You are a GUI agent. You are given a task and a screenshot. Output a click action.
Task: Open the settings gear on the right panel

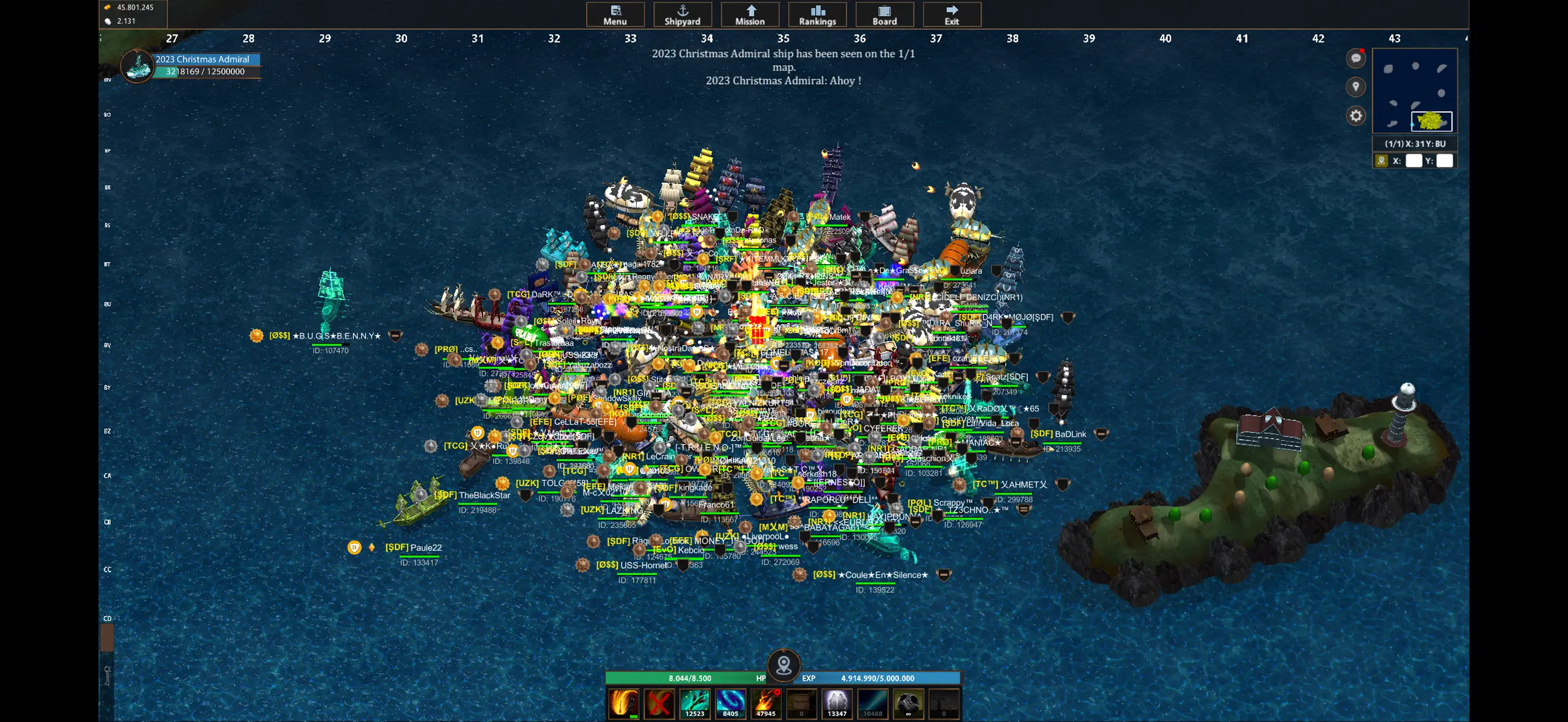tap(1355, 115)
